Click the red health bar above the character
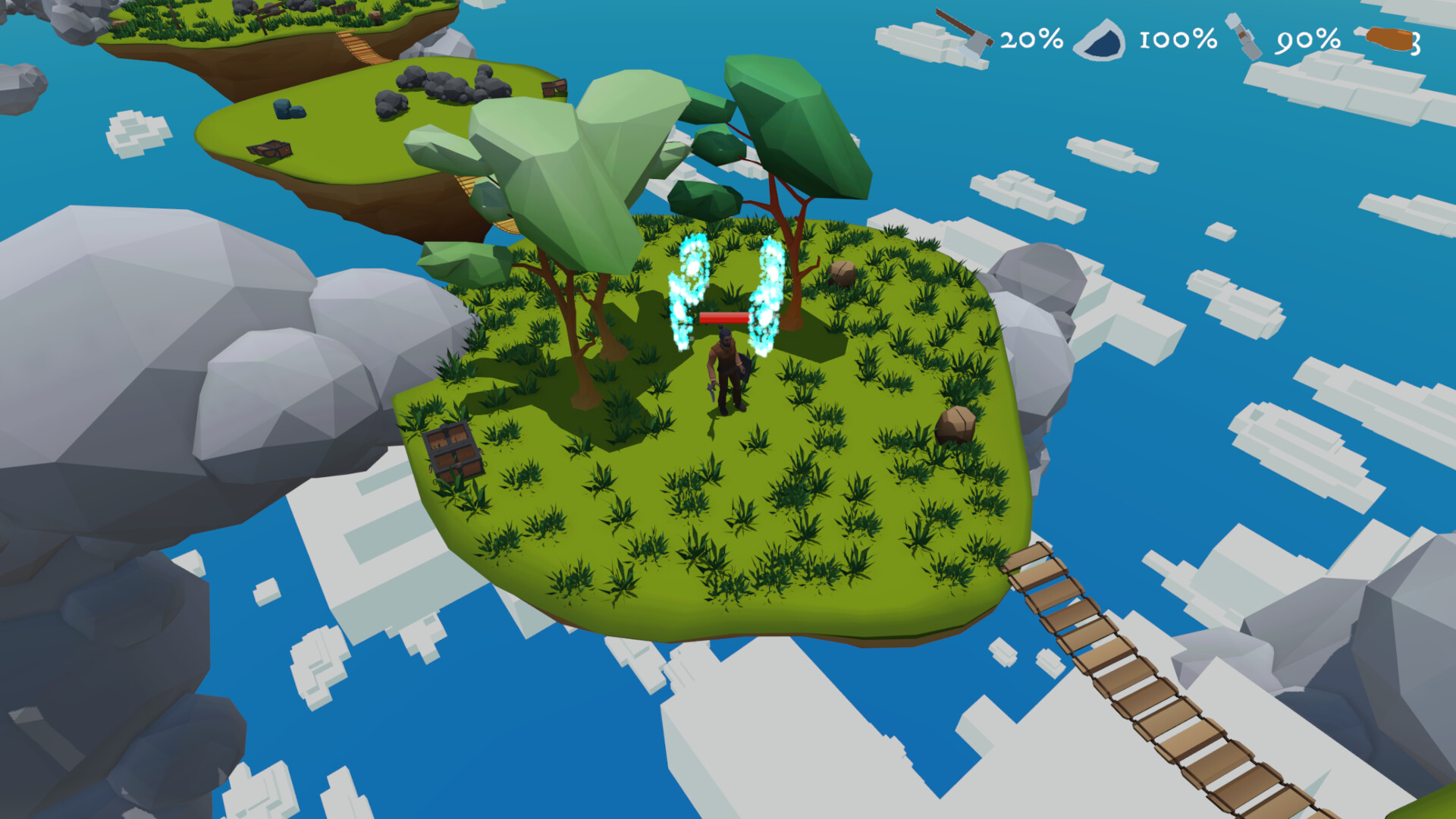1456x819 pixels. [x=723, y=318]
